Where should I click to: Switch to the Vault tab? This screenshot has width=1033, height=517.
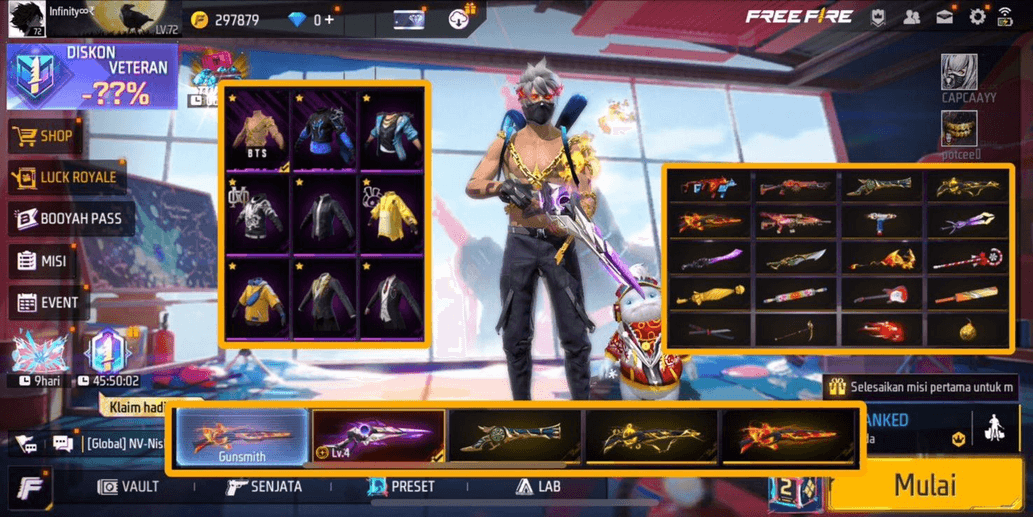pos(129,487)
